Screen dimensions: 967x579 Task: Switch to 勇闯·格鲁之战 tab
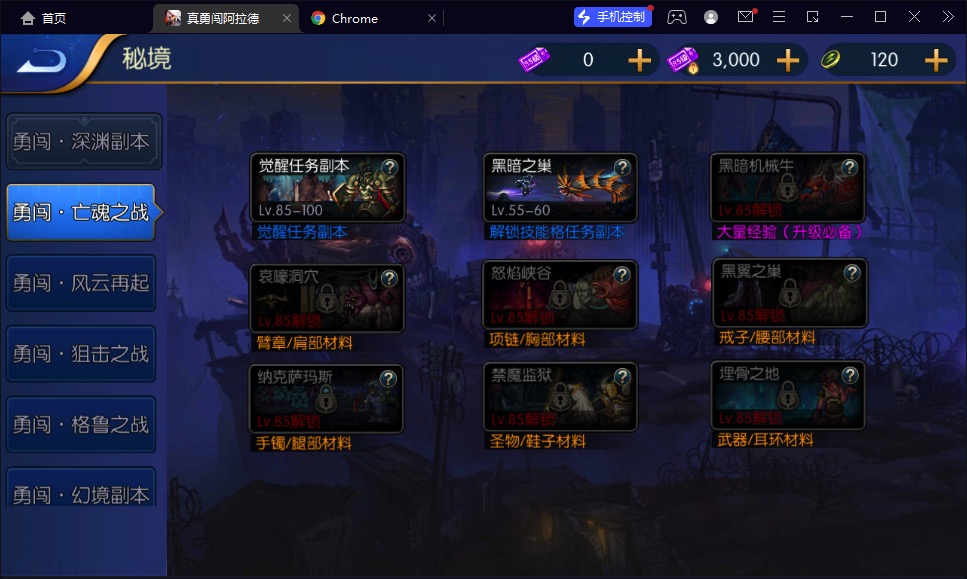81,425
